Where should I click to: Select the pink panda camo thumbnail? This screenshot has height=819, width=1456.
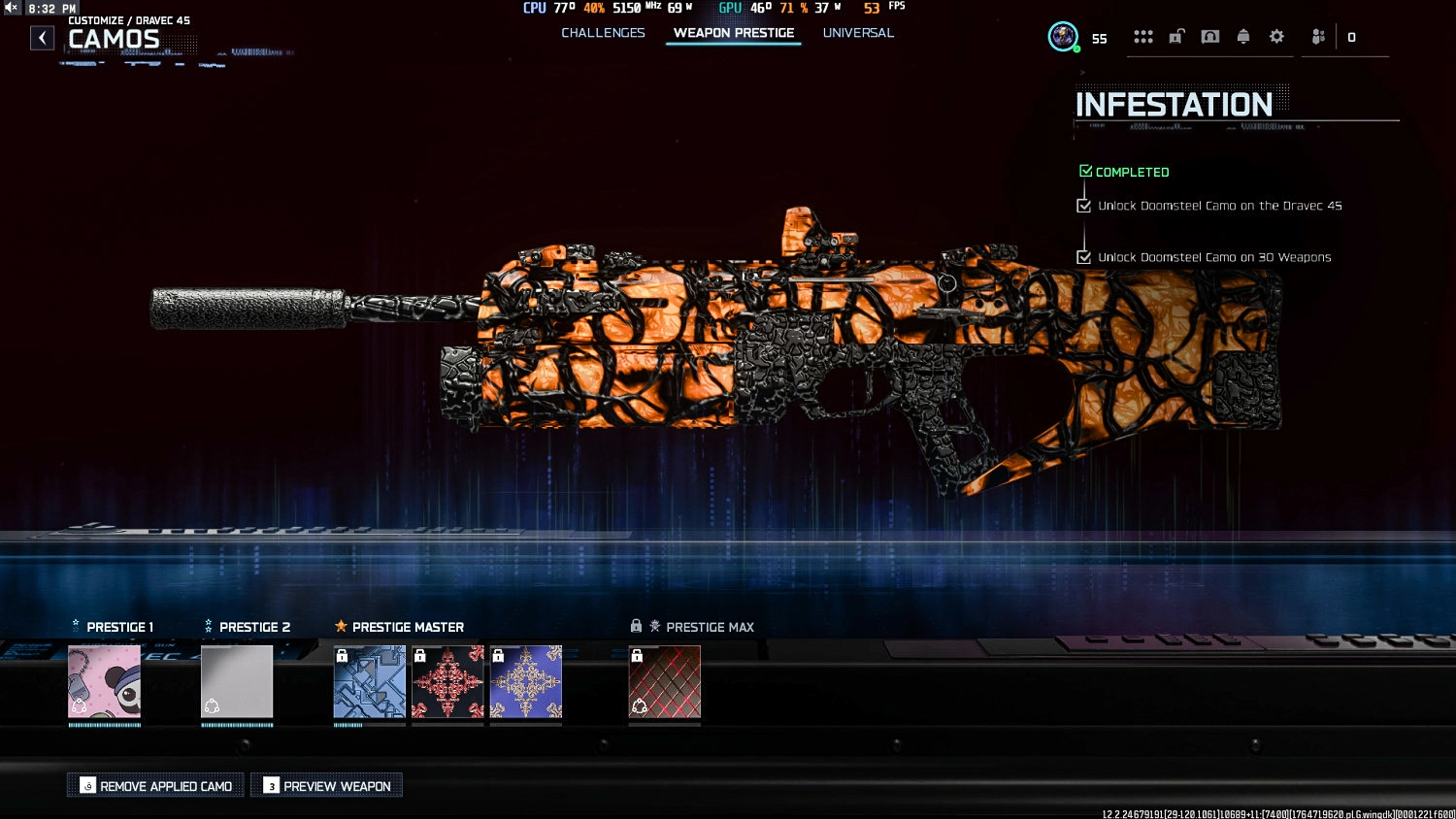click(104, 682)
